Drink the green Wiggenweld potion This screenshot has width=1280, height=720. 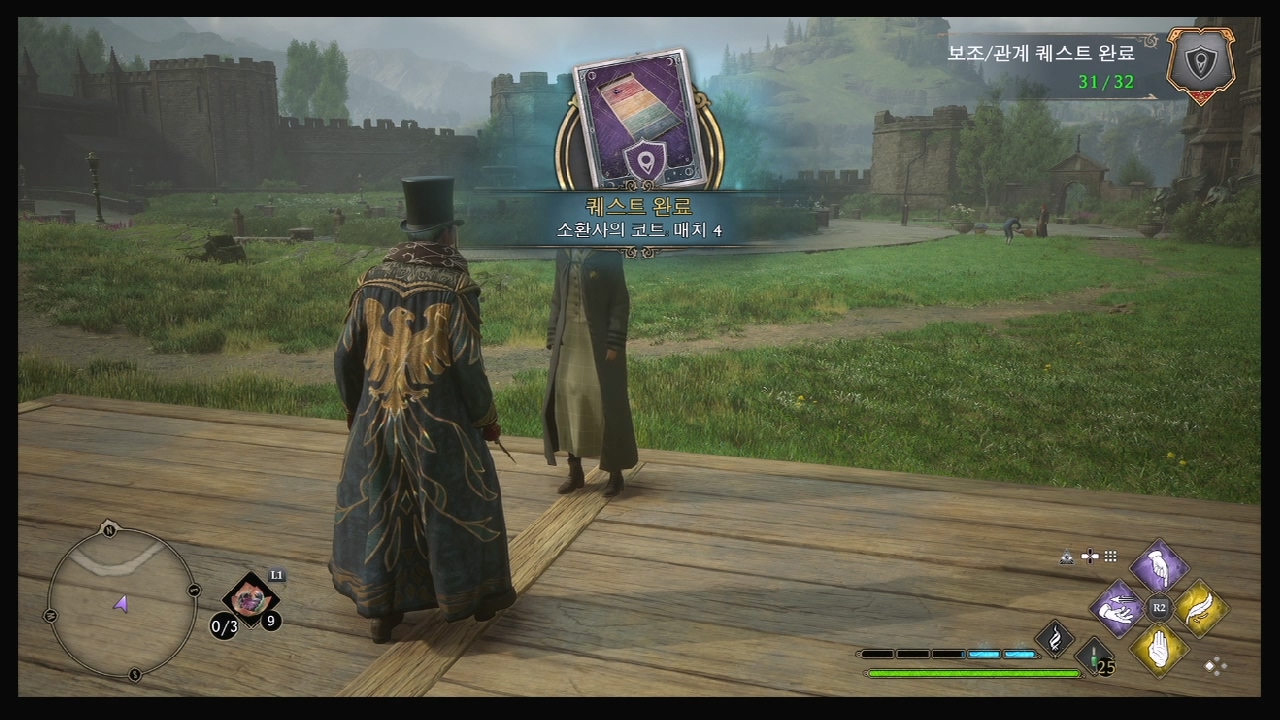click(1095, 656)
